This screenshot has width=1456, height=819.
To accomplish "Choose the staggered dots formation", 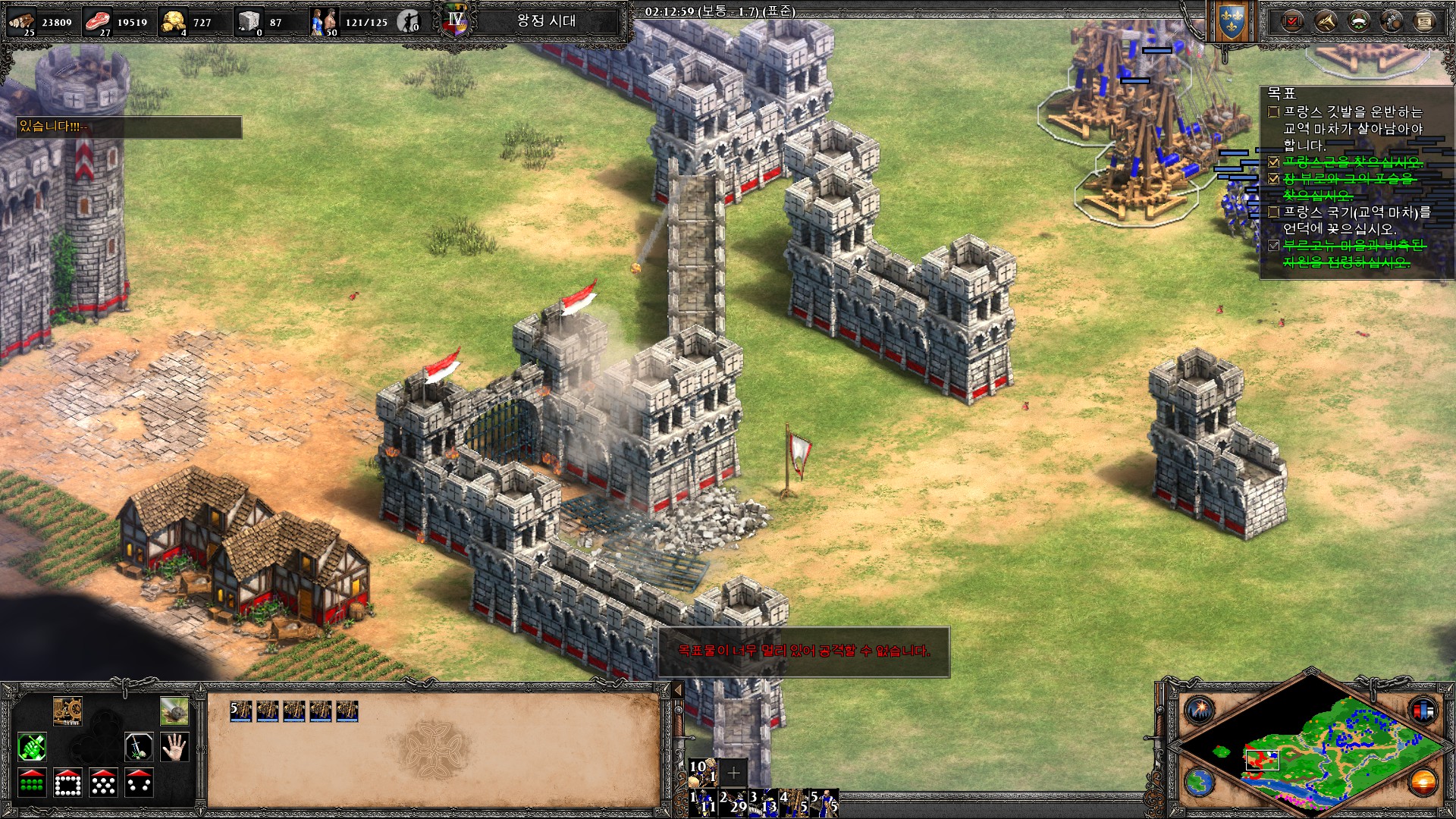I will pos(103,783).
